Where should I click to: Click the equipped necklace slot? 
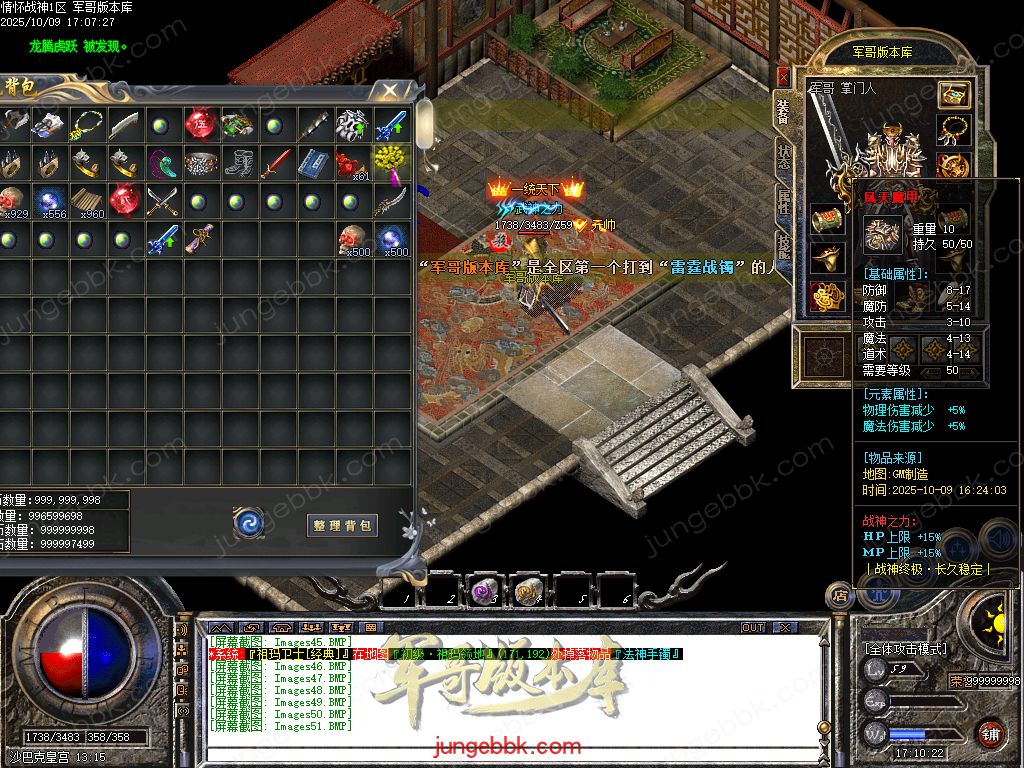[x=954, y=130]
